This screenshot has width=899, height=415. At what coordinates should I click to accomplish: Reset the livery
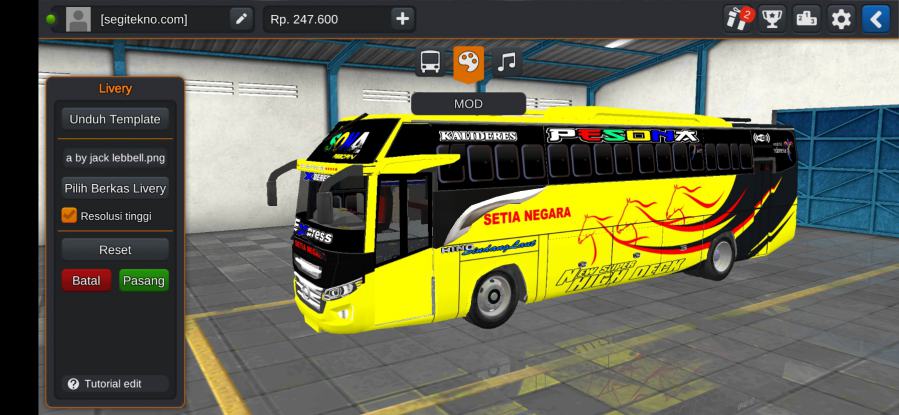point(114,249)
